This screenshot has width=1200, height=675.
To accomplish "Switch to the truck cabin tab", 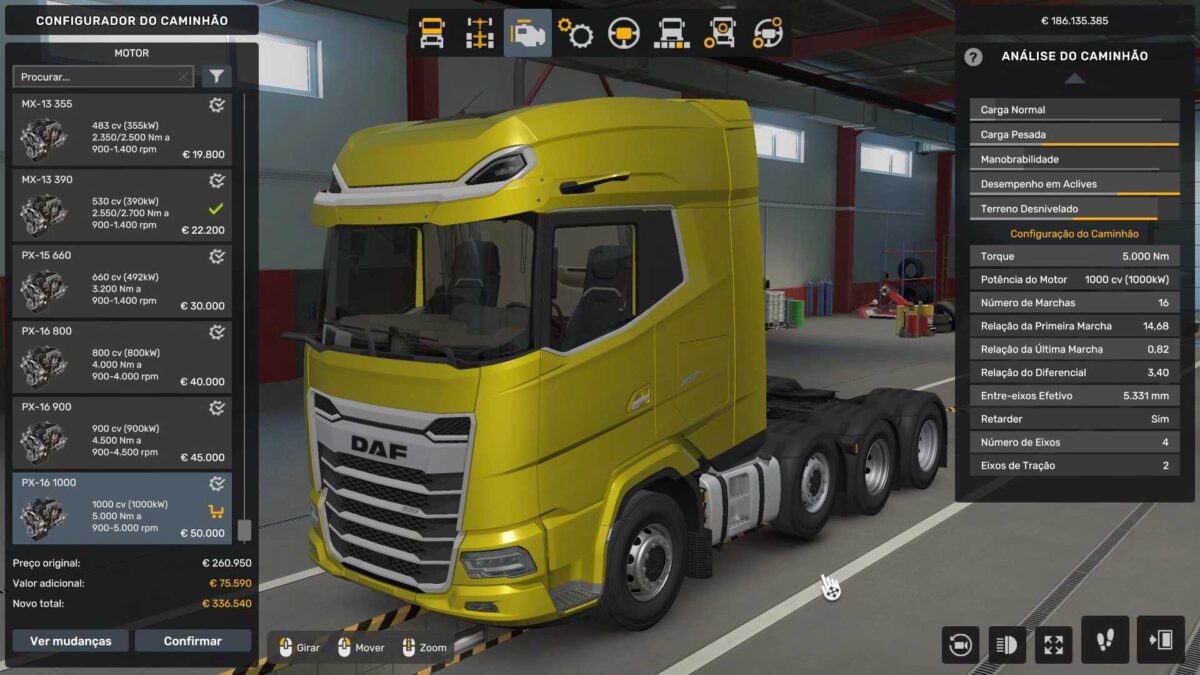I will click(432, 33).
